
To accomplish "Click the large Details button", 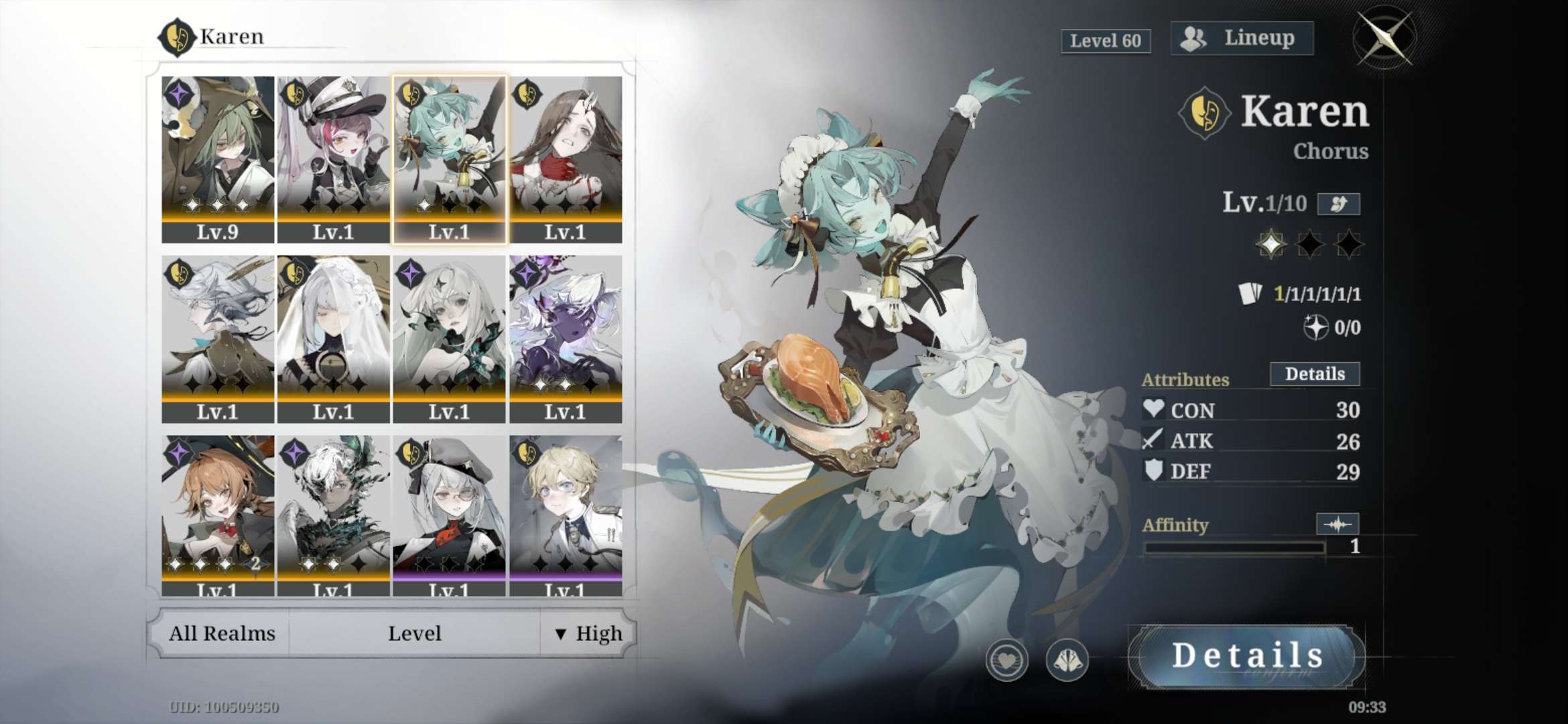I will [x=1246, y=656].
